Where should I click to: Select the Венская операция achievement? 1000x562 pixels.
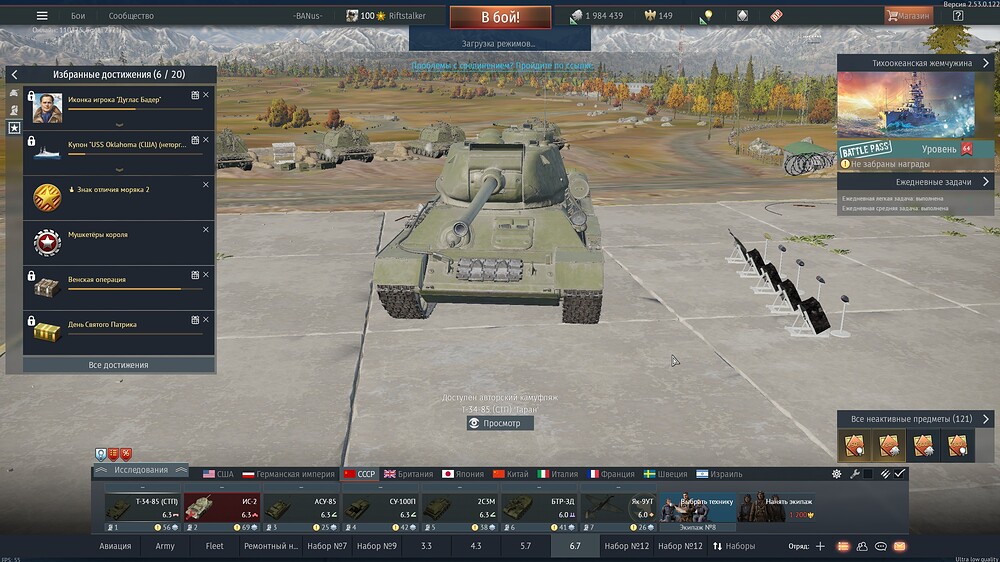click(x=110, y=280)
